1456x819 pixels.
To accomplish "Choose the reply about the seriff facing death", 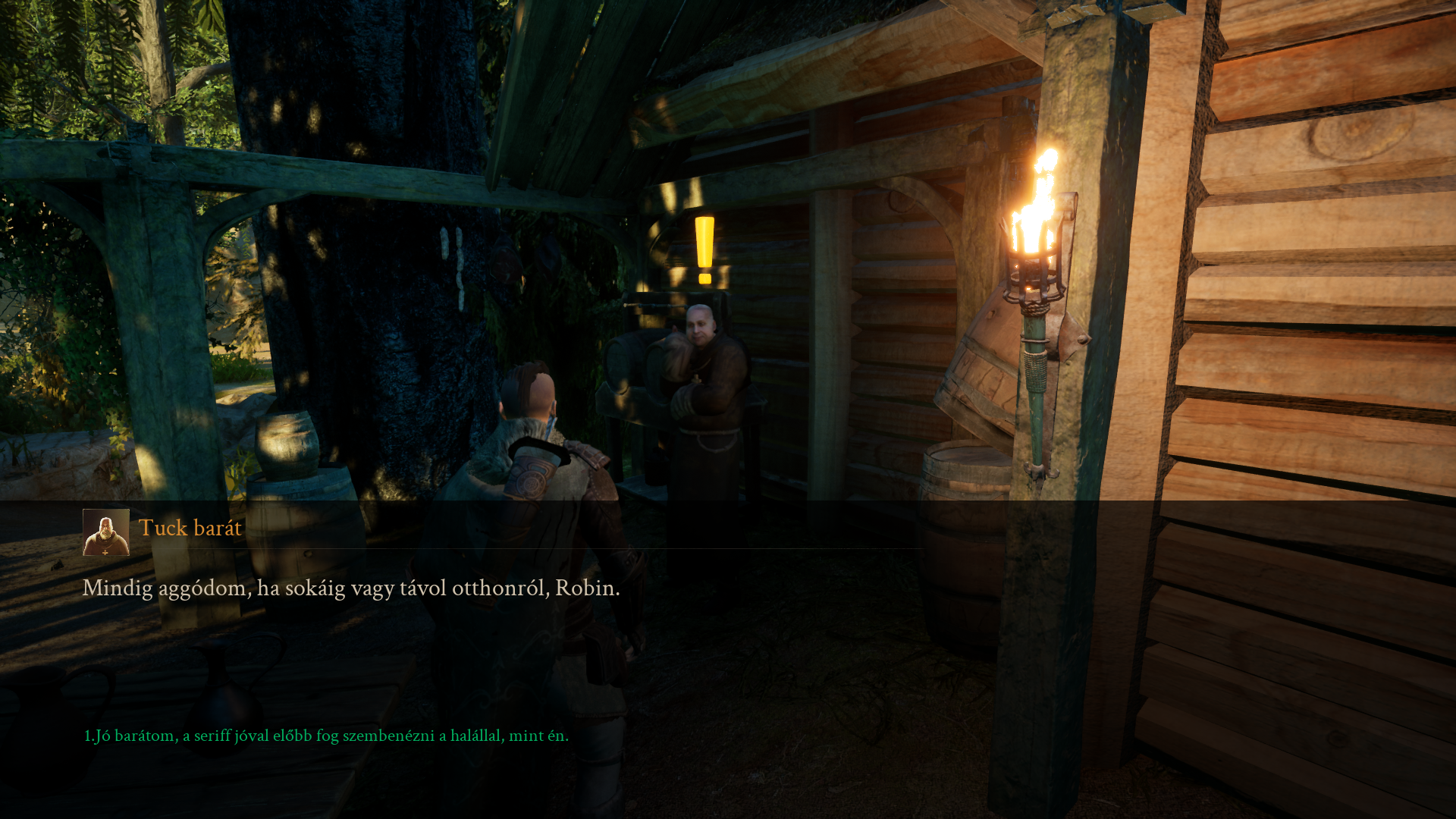I will (x=326, y=736).
